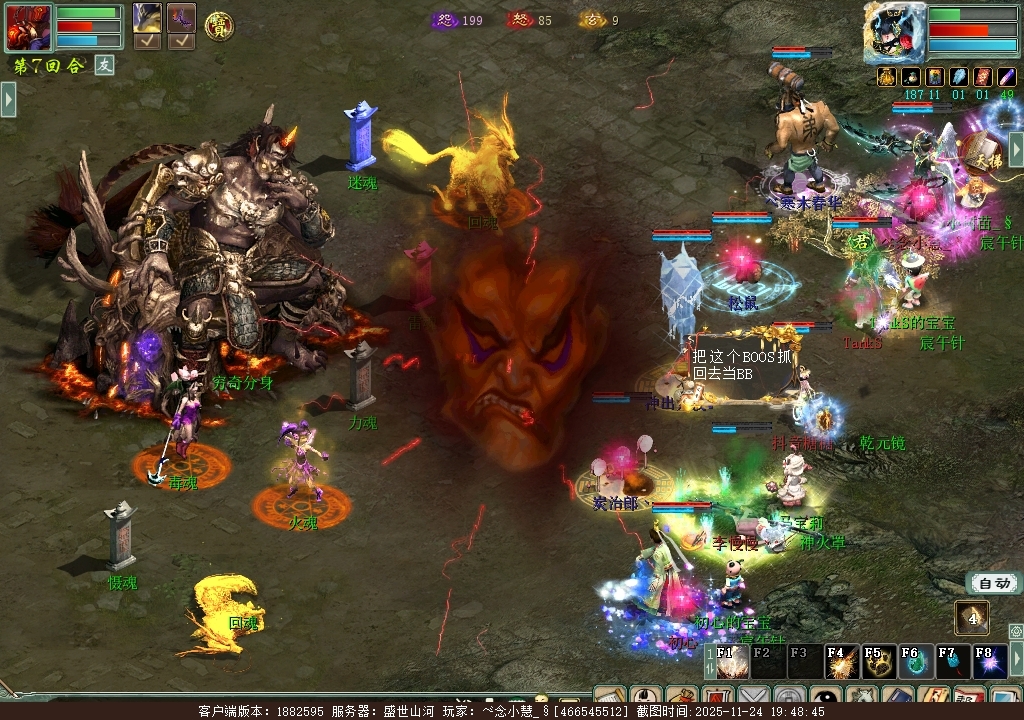Image resolution: width=1024 pixels, height=720 pixels.
Task: Open the gold 宝 treasure icon
Action: click(x=219, y=26)
